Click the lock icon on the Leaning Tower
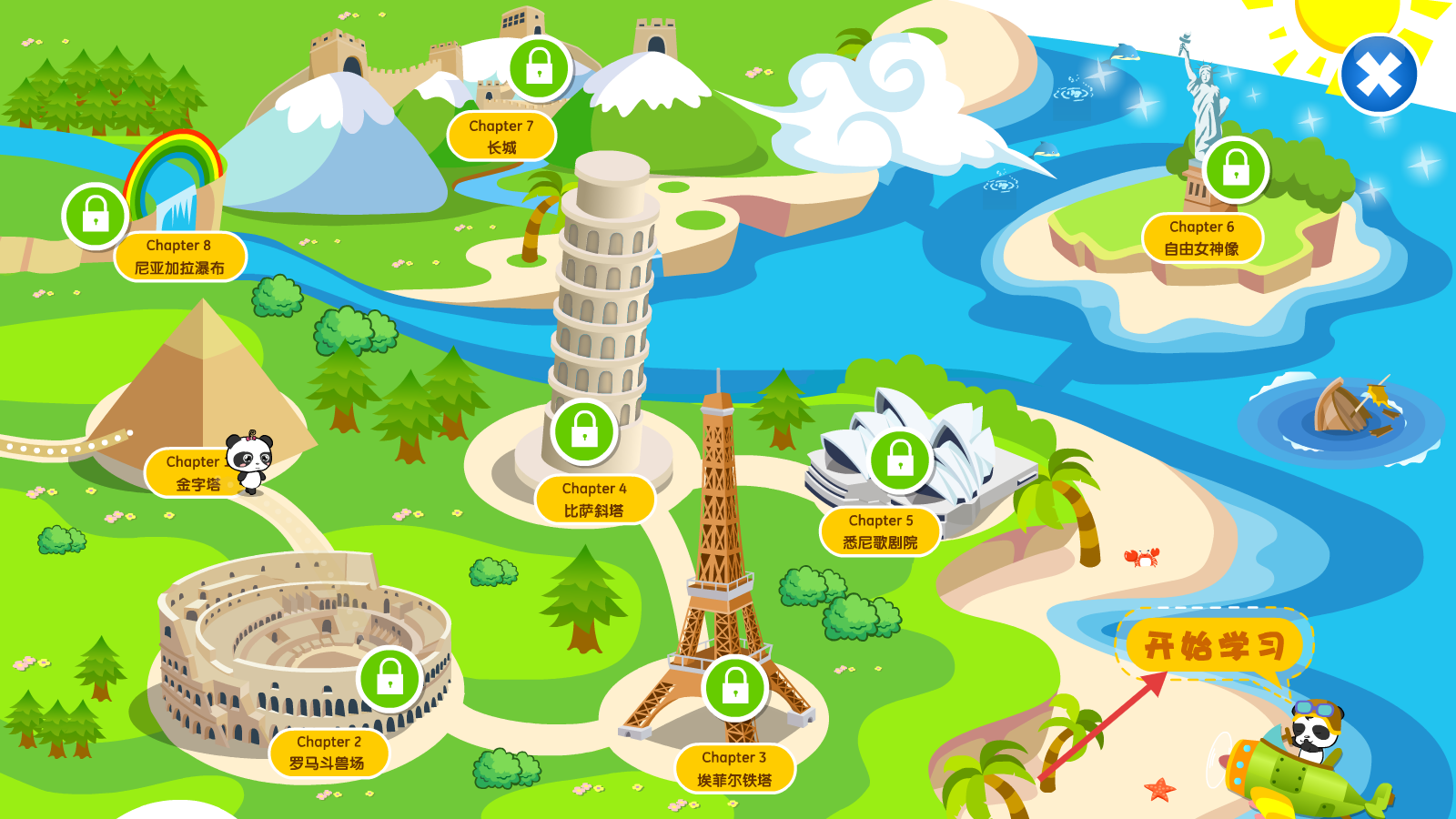 (584, 430)
